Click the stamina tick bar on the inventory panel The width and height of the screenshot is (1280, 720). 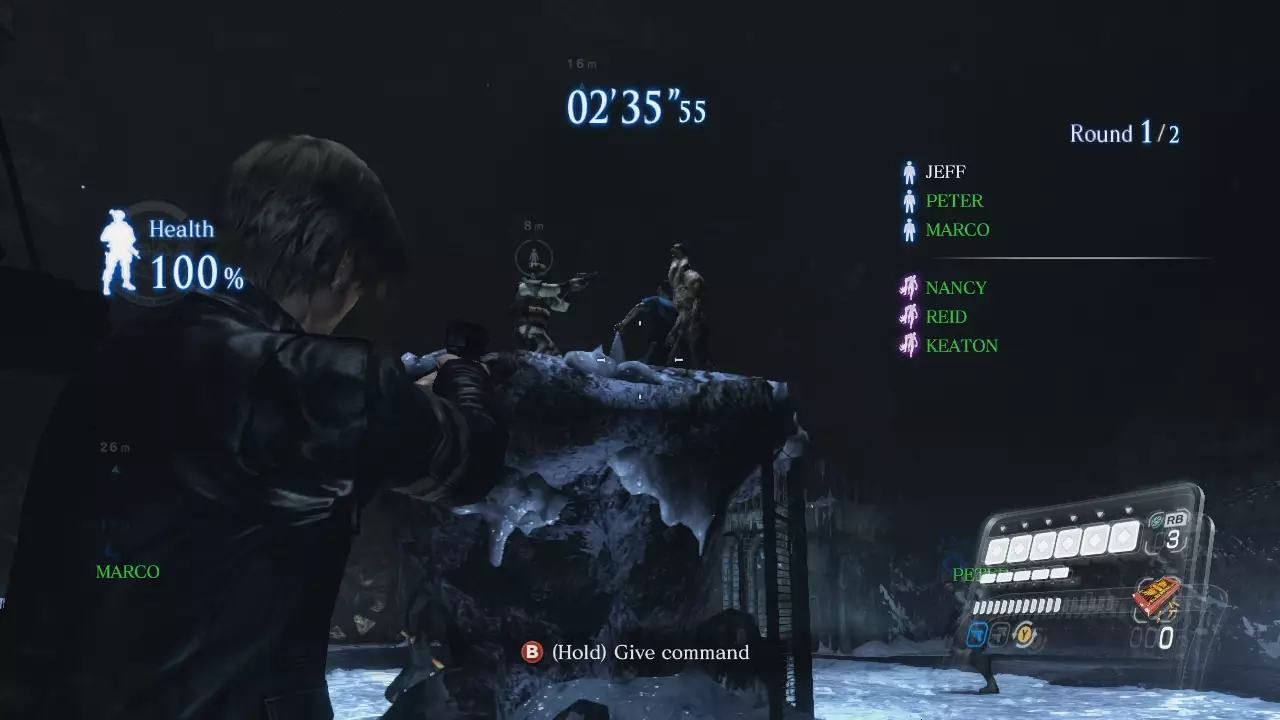[1017, 605]
